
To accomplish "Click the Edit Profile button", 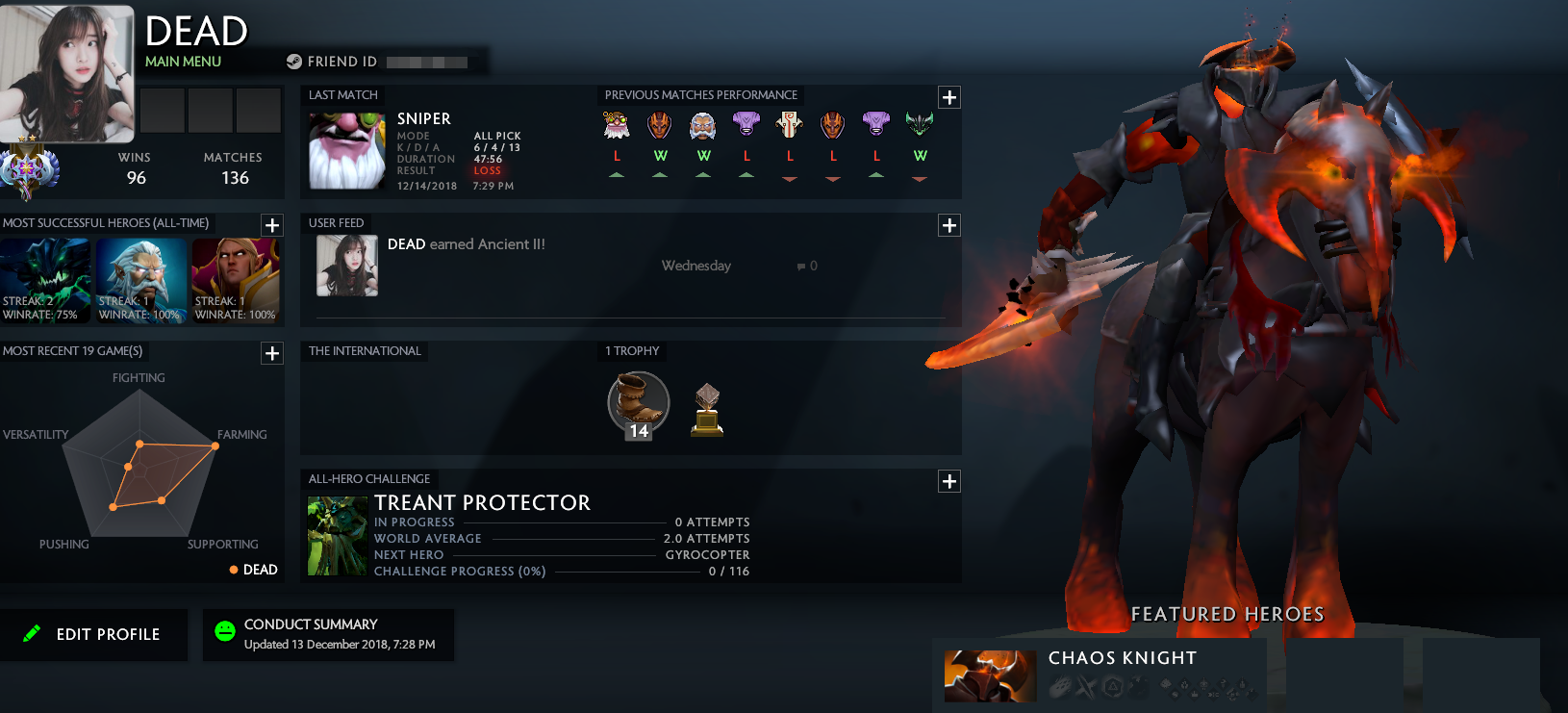I will coord(94,634).
